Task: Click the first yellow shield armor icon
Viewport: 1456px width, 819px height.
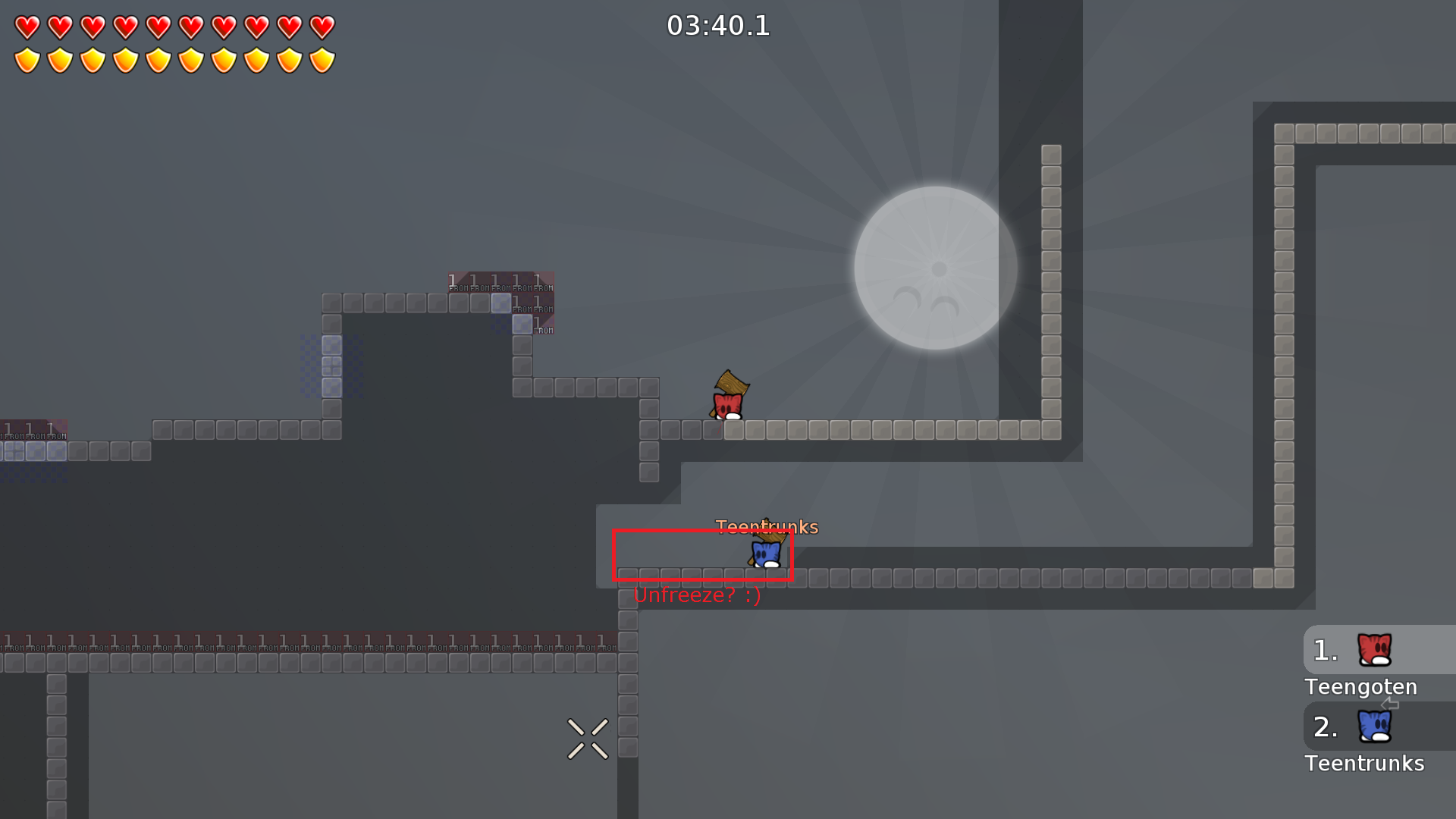Action: coord(28,58)
